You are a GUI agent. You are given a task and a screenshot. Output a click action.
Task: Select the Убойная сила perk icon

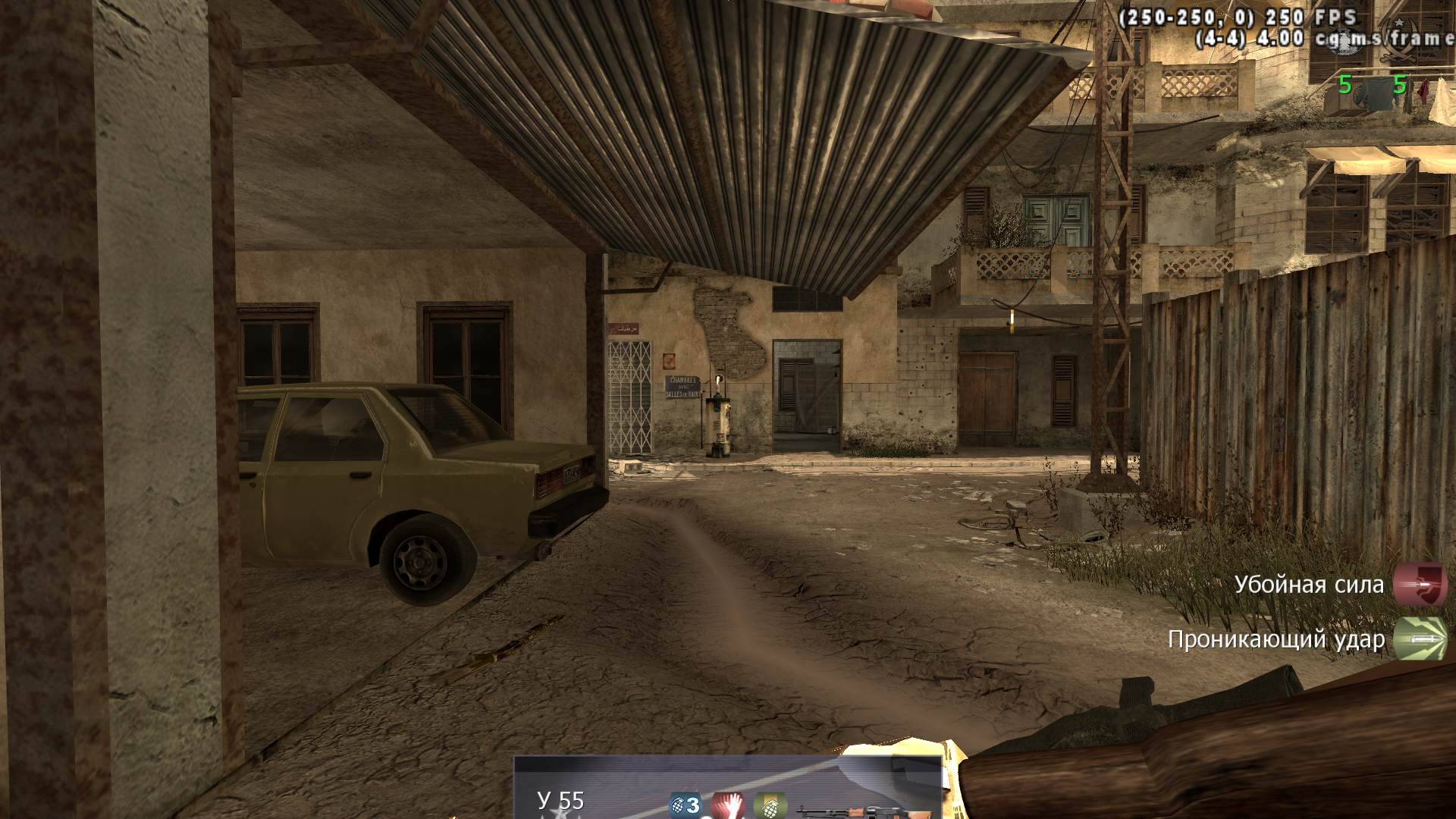coord(1420,585)
